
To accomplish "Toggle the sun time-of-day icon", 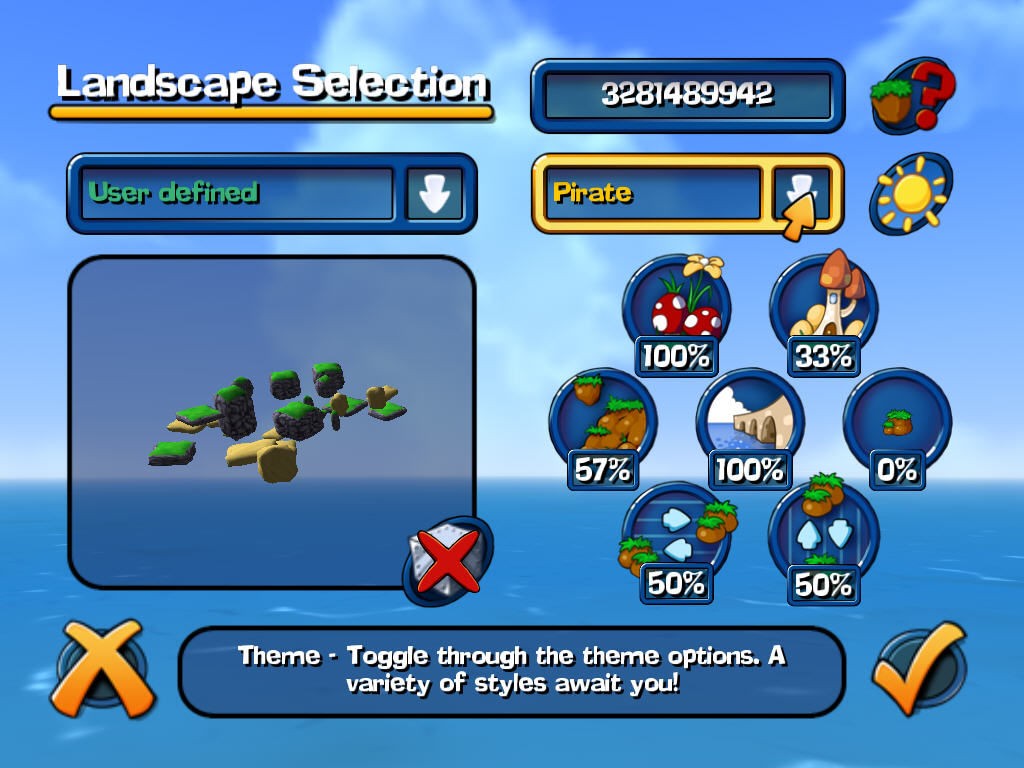I will [x=909, y=194].
